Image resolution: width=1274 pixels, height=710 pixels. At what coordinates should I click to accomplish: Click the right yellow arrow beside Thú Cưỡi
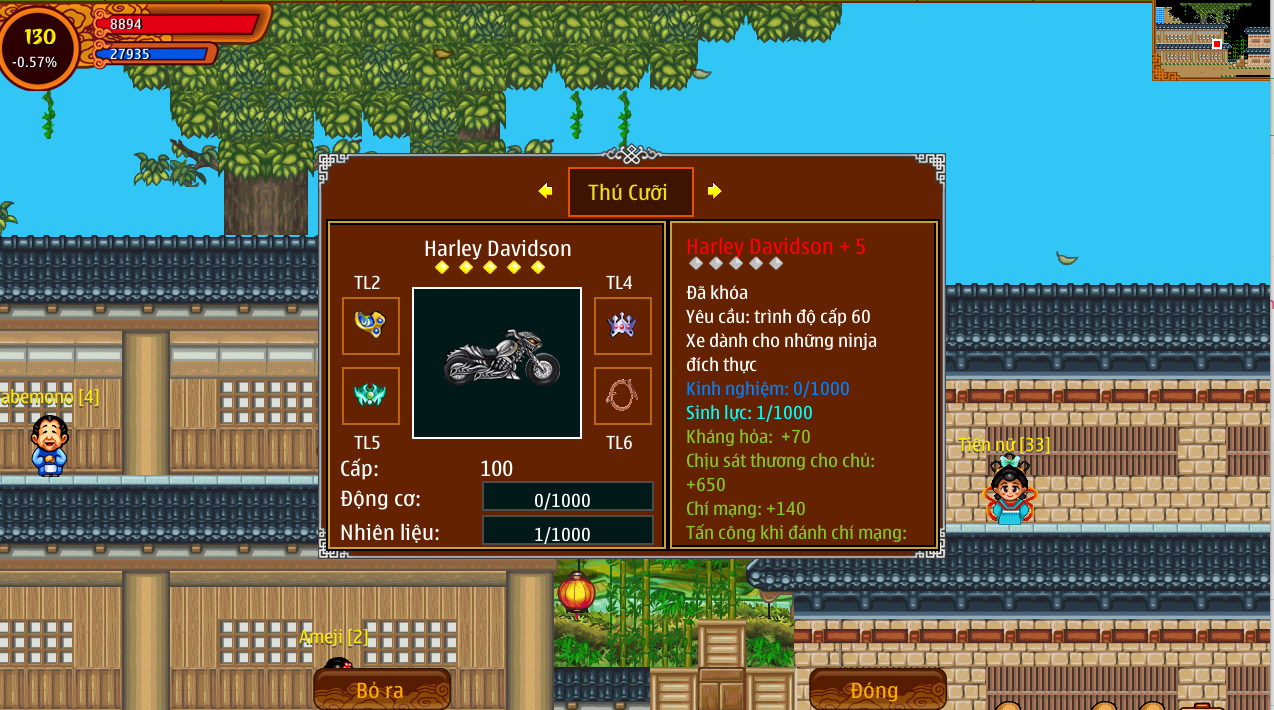pos(714,191)
